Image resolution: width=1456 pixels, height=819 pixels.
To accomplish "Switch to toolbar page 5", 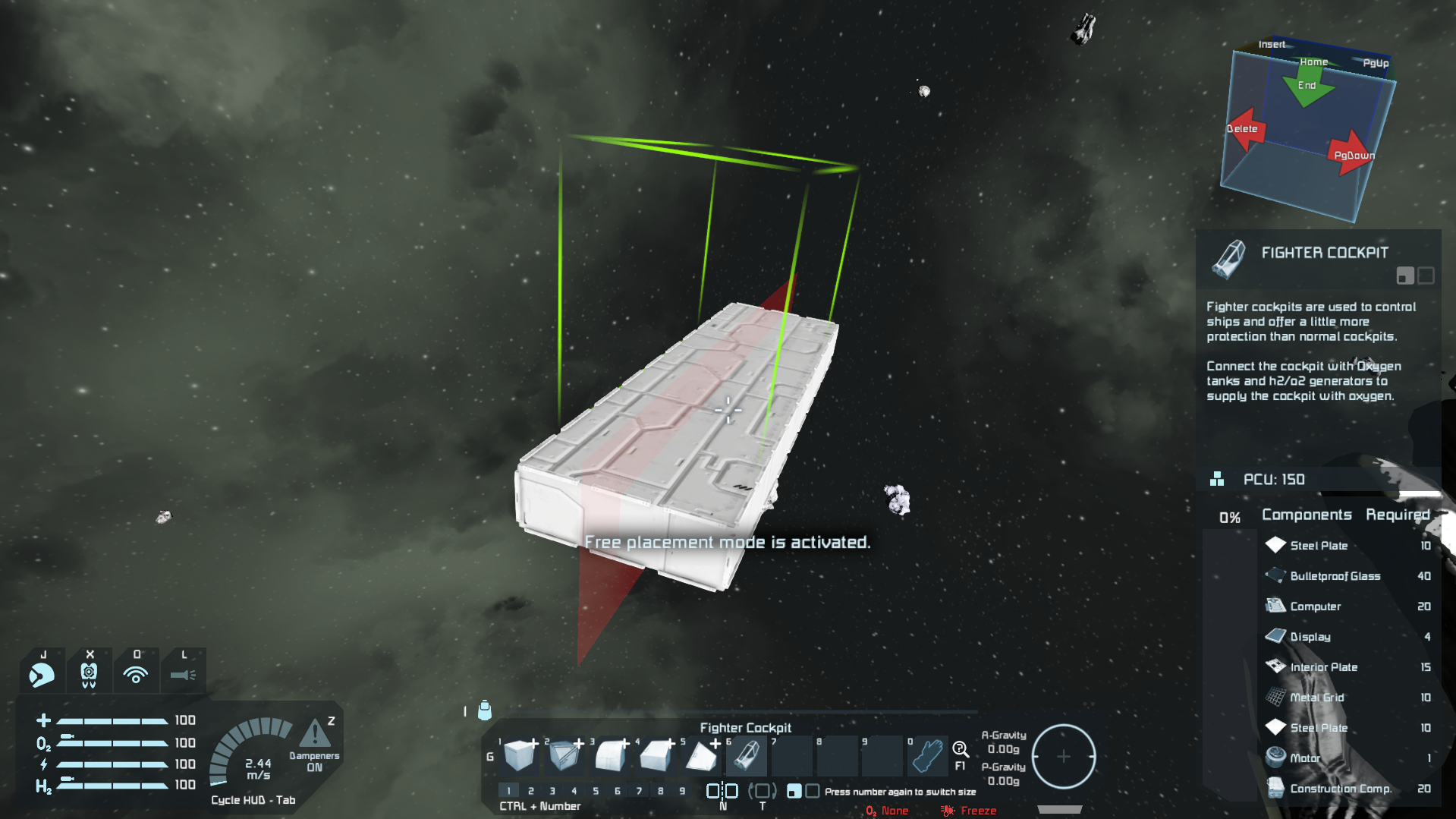I will [x=596, y=791].
